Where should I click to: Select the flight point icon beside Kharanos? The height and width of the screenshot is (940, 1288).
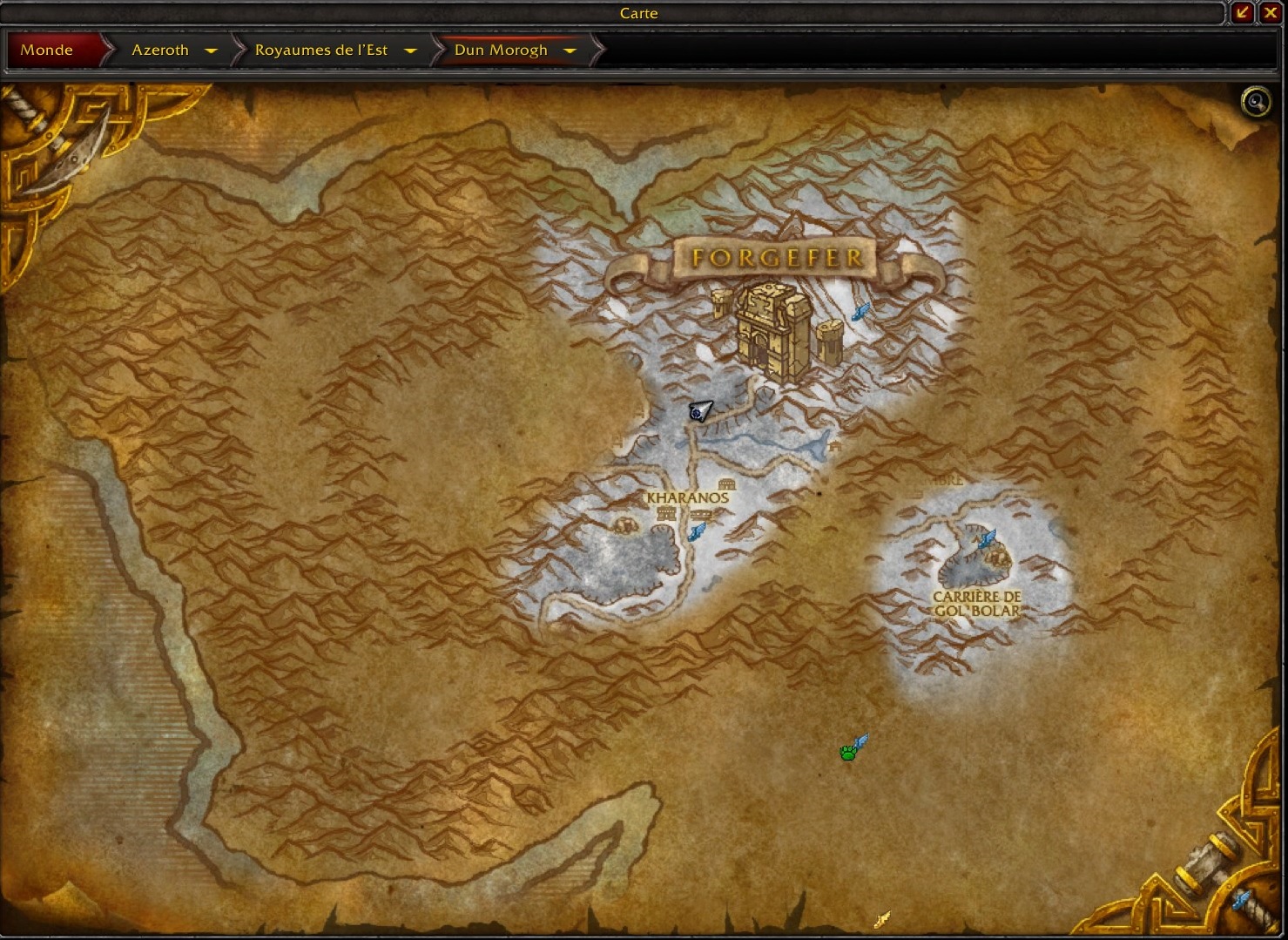696,532
